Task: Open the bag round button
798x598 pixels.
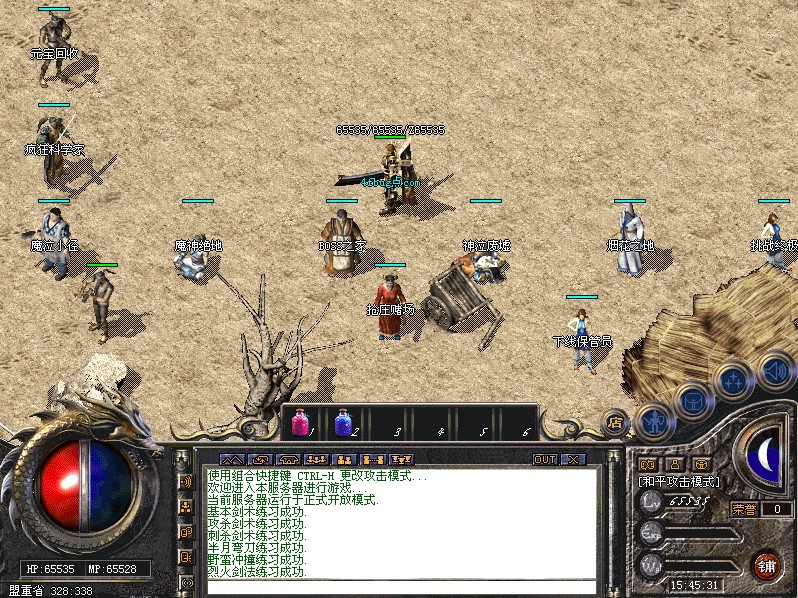Action: coord(692,402)
